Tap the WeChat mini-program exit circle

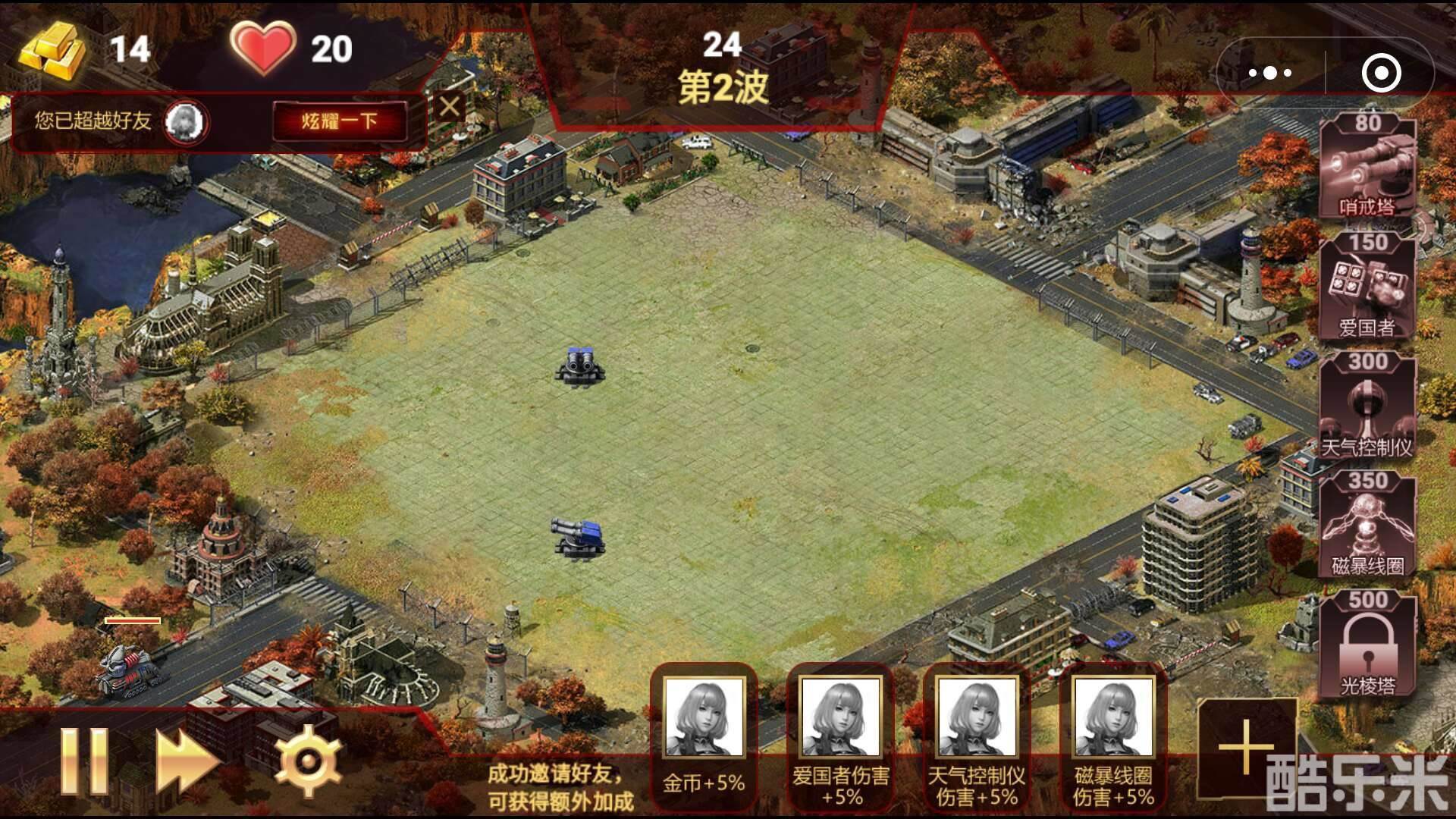click(1382, 73)
